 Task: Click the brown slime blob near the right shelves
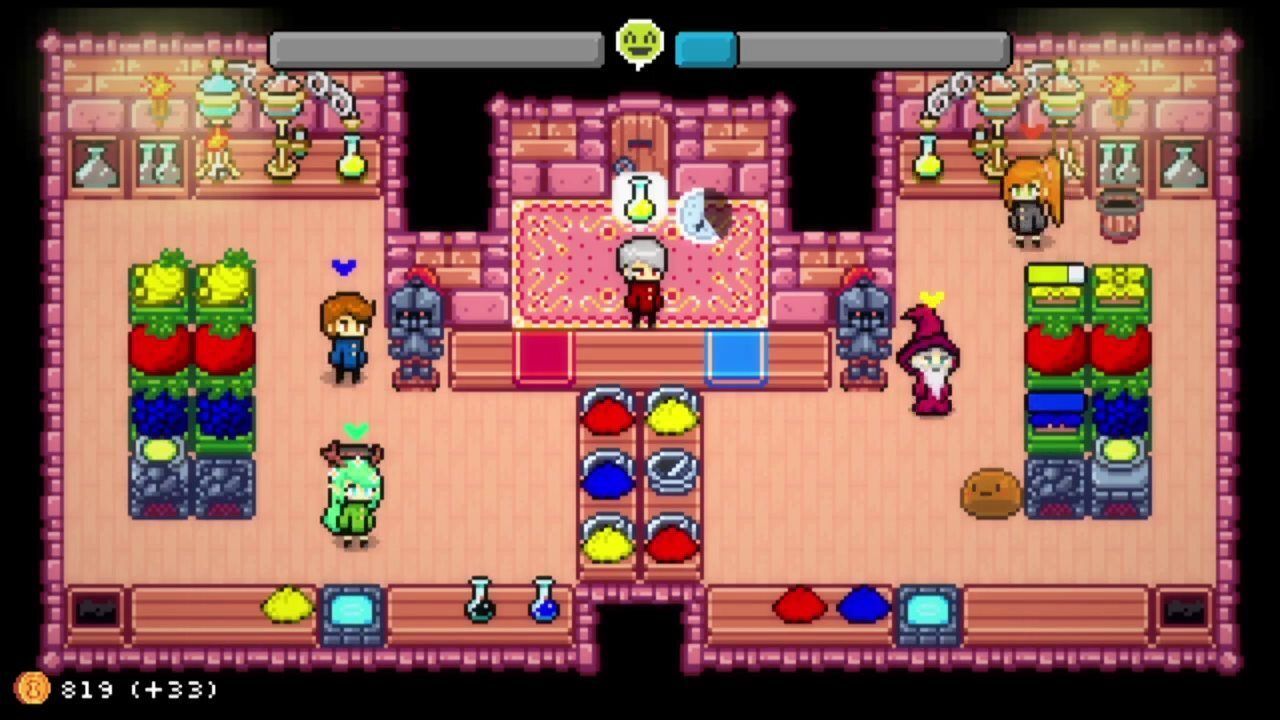coord(988,490)
